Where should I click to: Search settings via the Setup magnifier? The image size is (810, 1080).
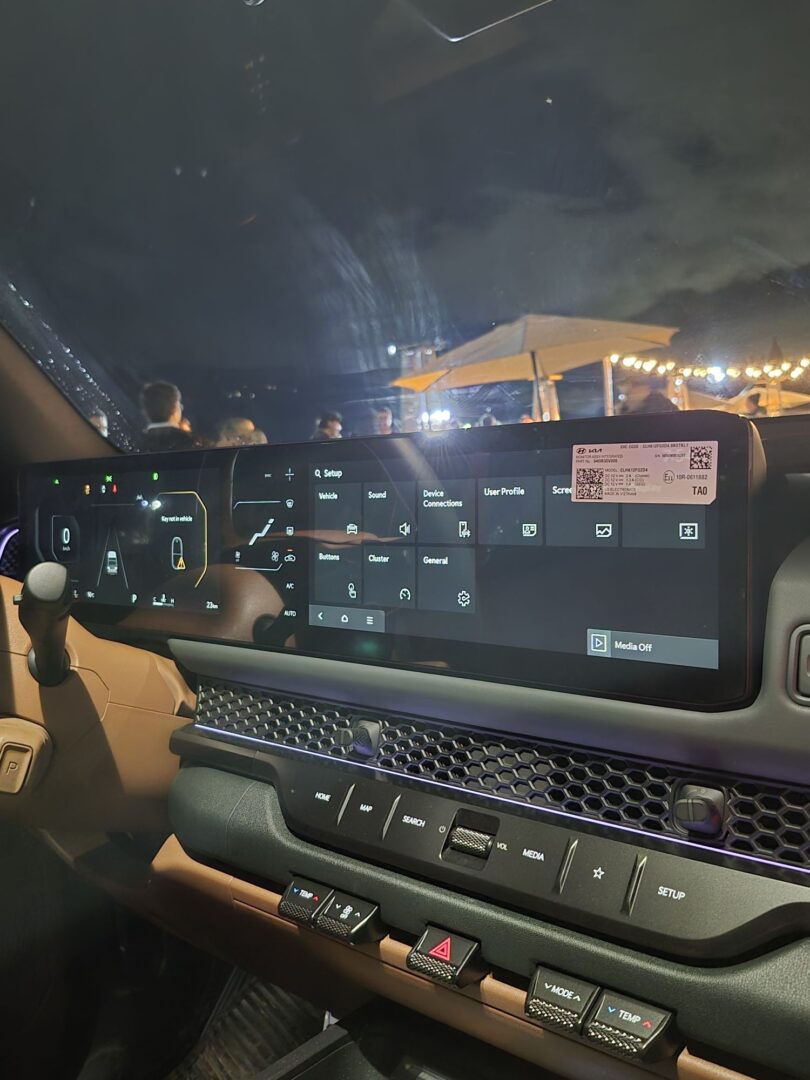click(318, 473)
